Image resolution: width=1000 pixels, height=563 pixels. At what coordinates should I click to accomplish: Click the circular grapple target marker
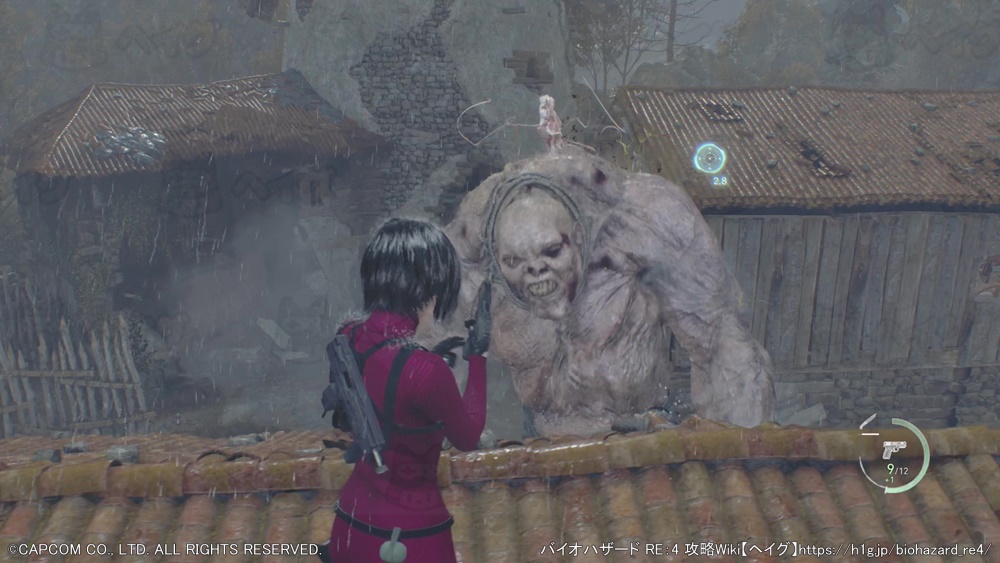click(710, 158)
